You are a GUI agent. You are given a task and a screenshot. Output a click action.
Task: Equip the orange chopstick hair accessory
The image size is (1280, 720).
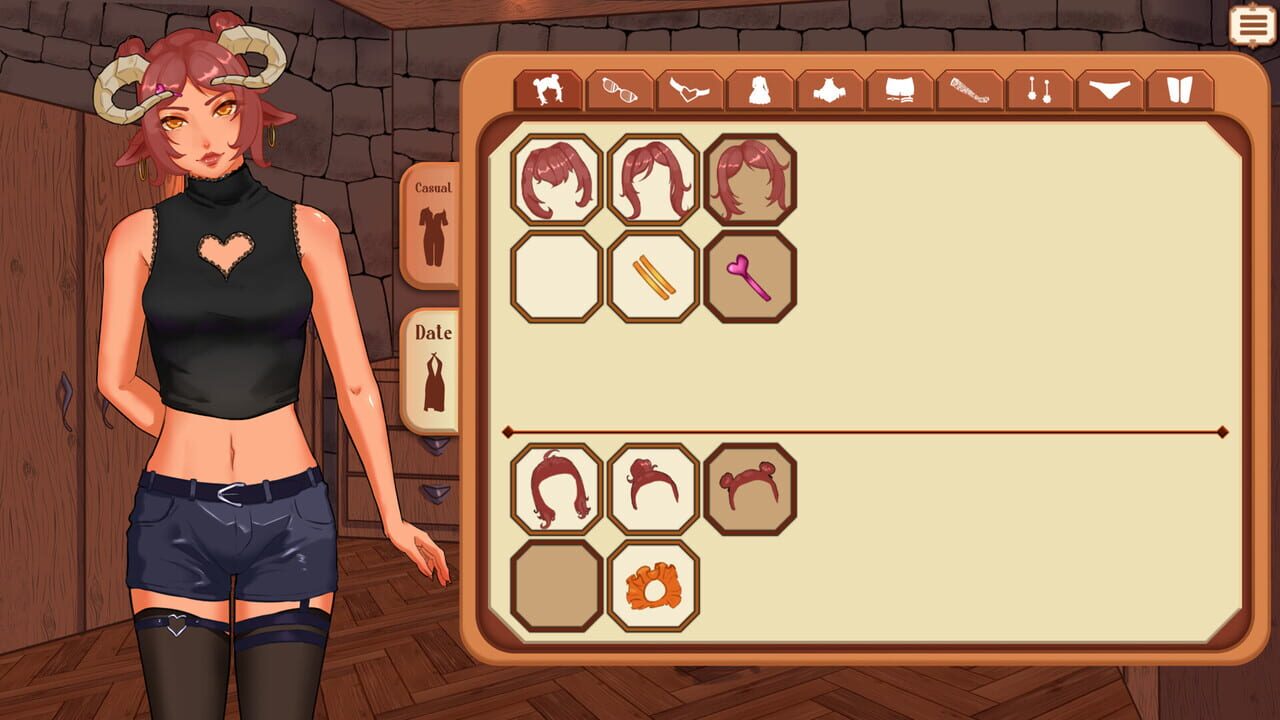pos(652,277)
